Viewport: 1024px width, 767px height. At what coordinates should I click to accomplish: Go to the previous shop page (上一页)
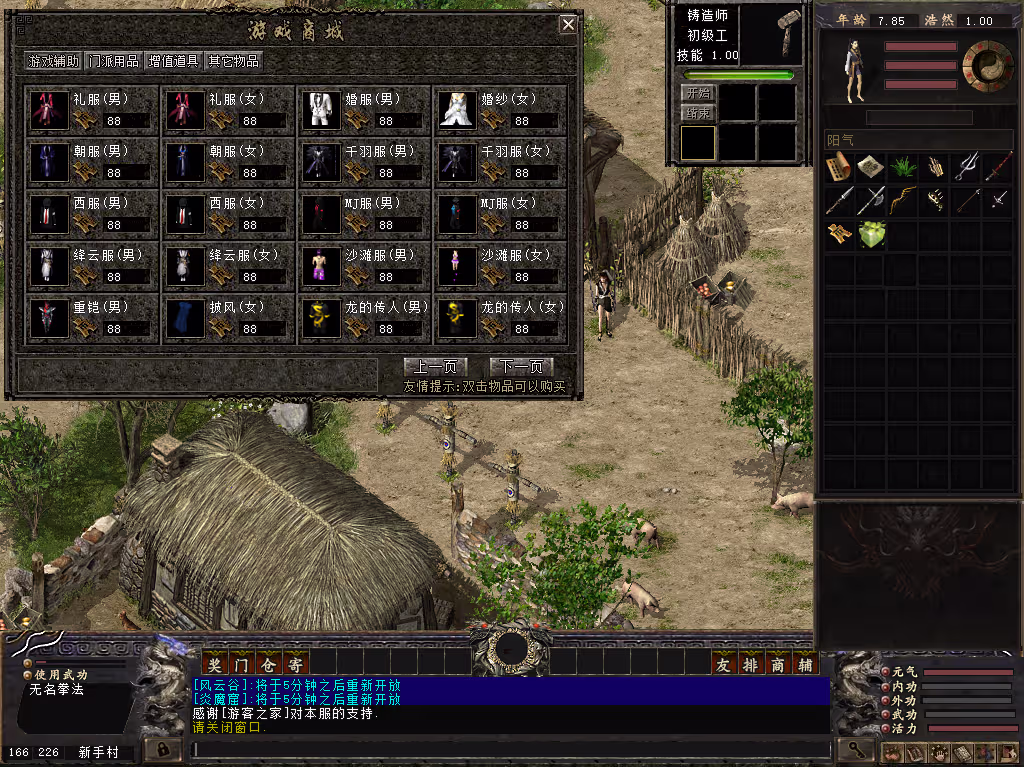click(x=435, y=367)
